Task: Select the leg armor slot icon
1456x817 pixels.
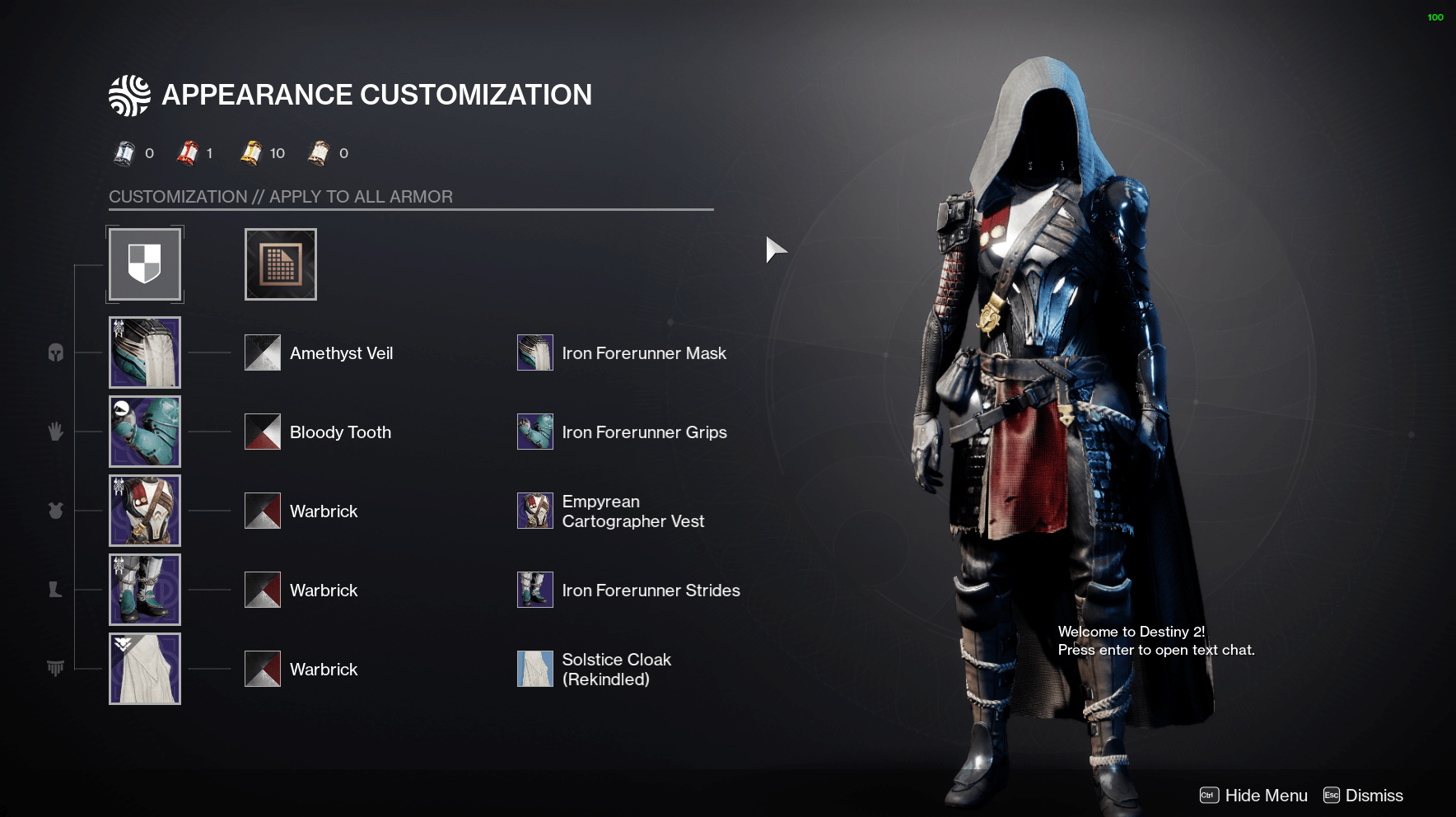Action: click(x=55, y=590)
